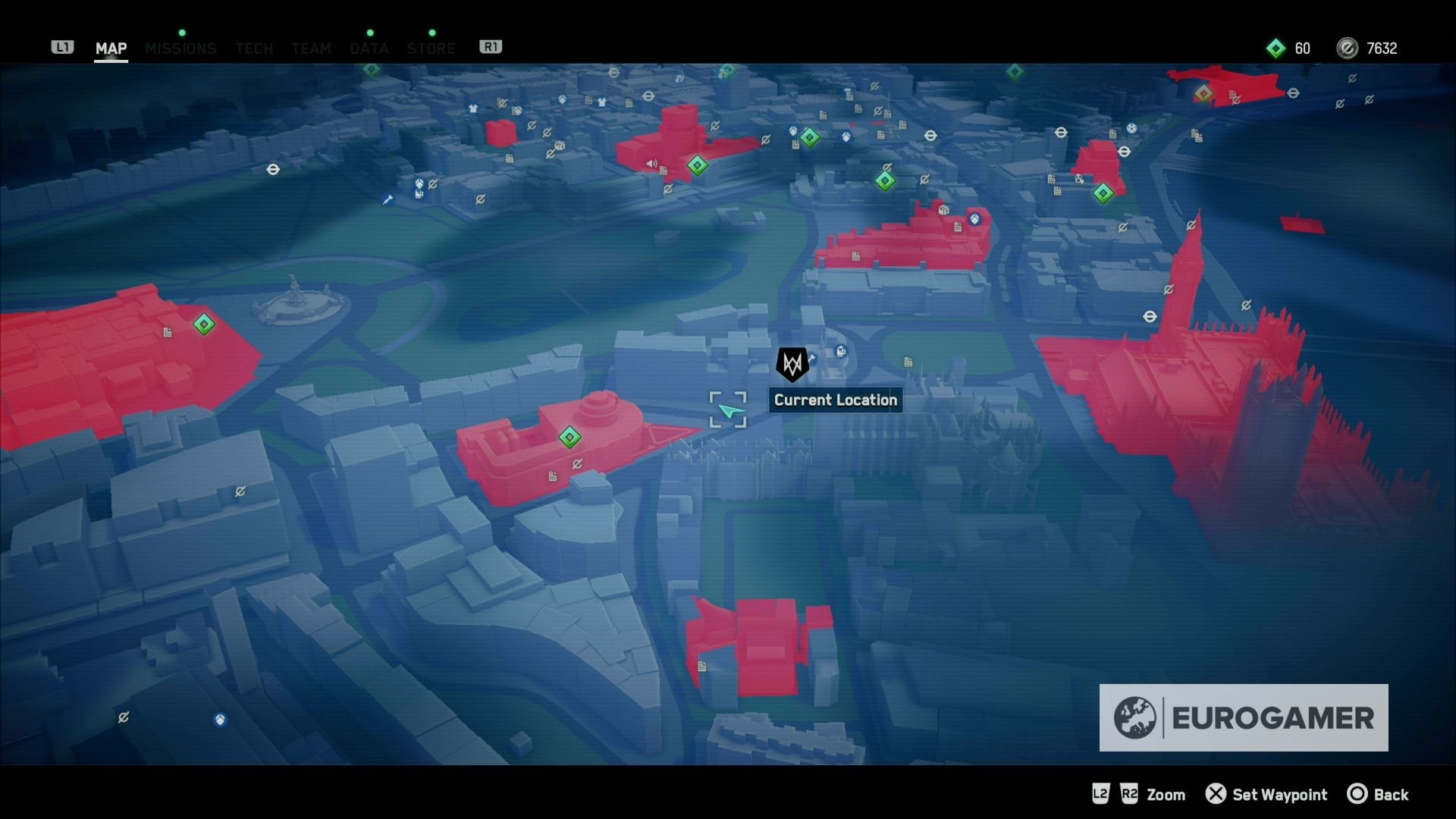Open the MISSIONS tab
Screen dimensions: 1456x819
pos(180,49)
